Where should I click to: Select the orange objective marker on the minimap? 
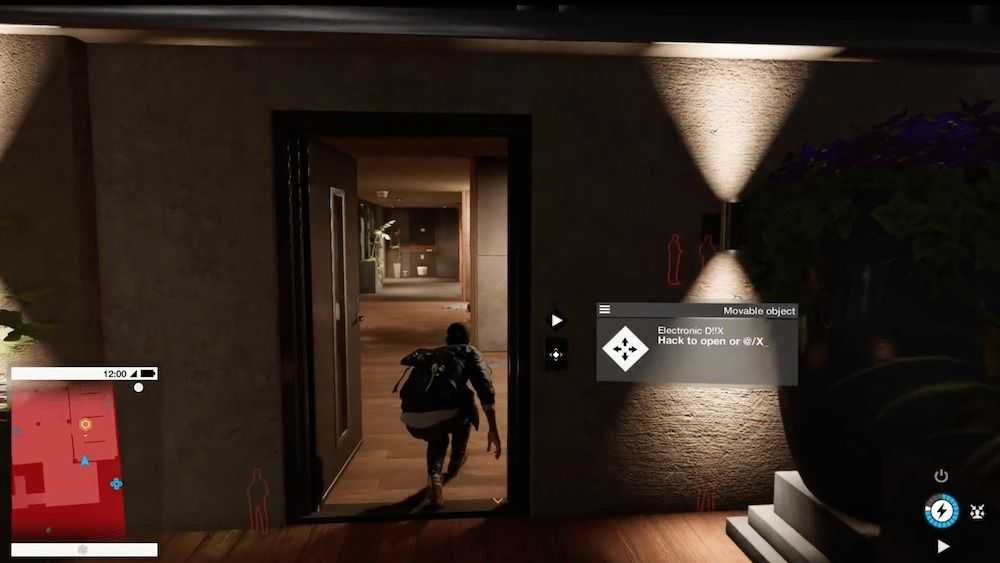[x=85, y=424]
